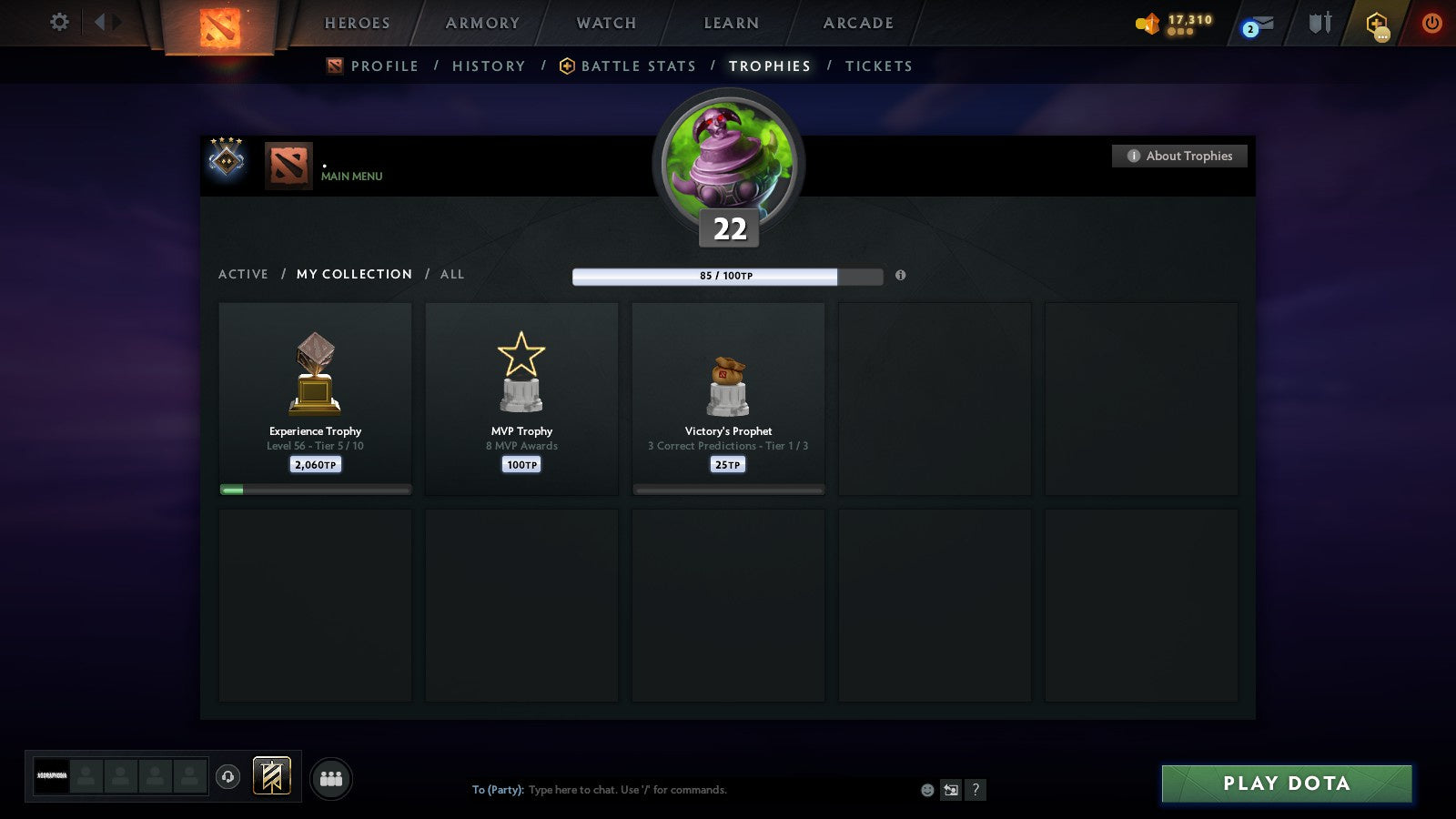
Task: Switch to the ACTIVE trophies filter
Action: click(244, 274)
